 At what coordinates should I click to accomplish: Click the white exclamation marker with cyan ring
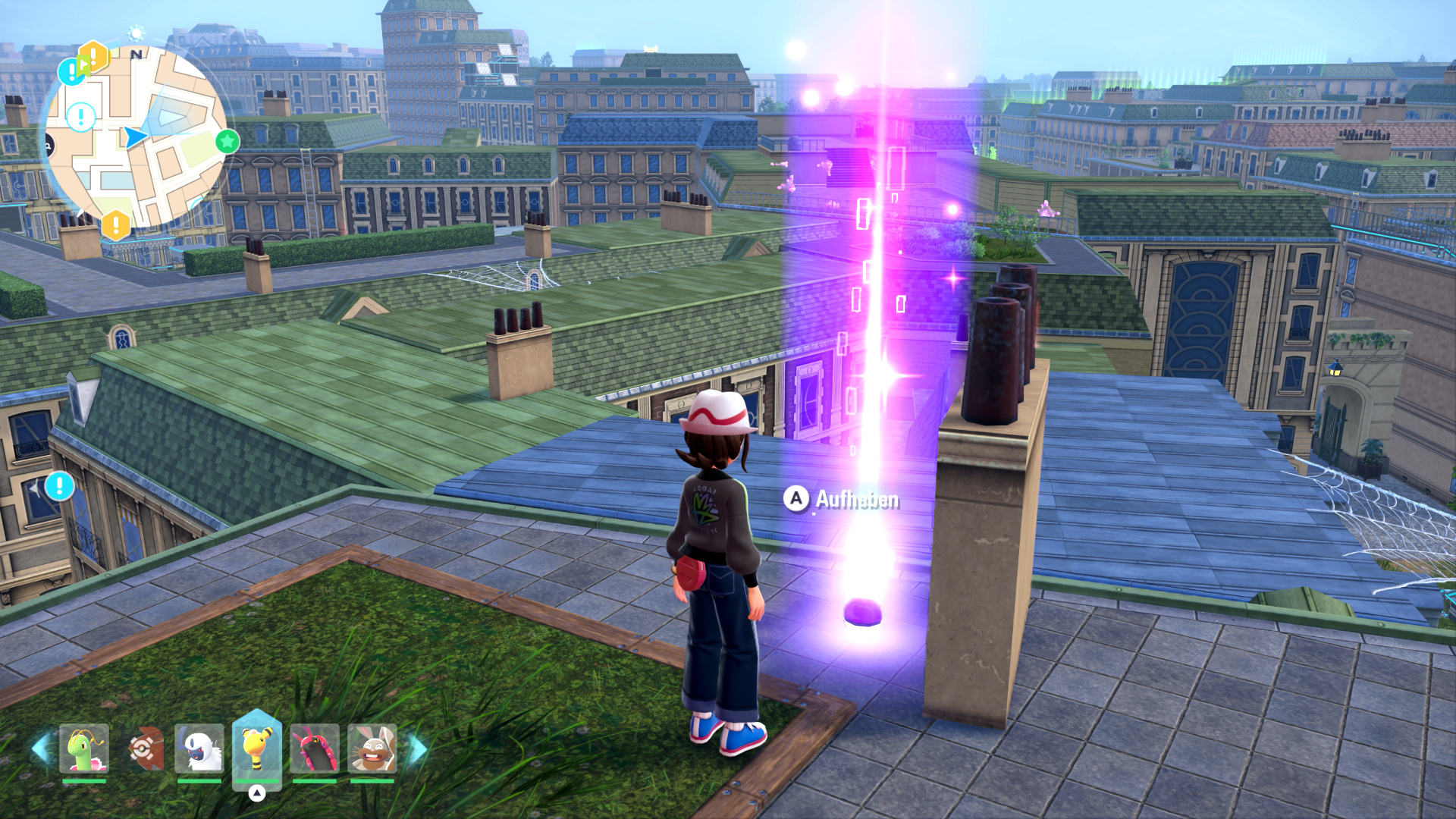coord(81,117)
